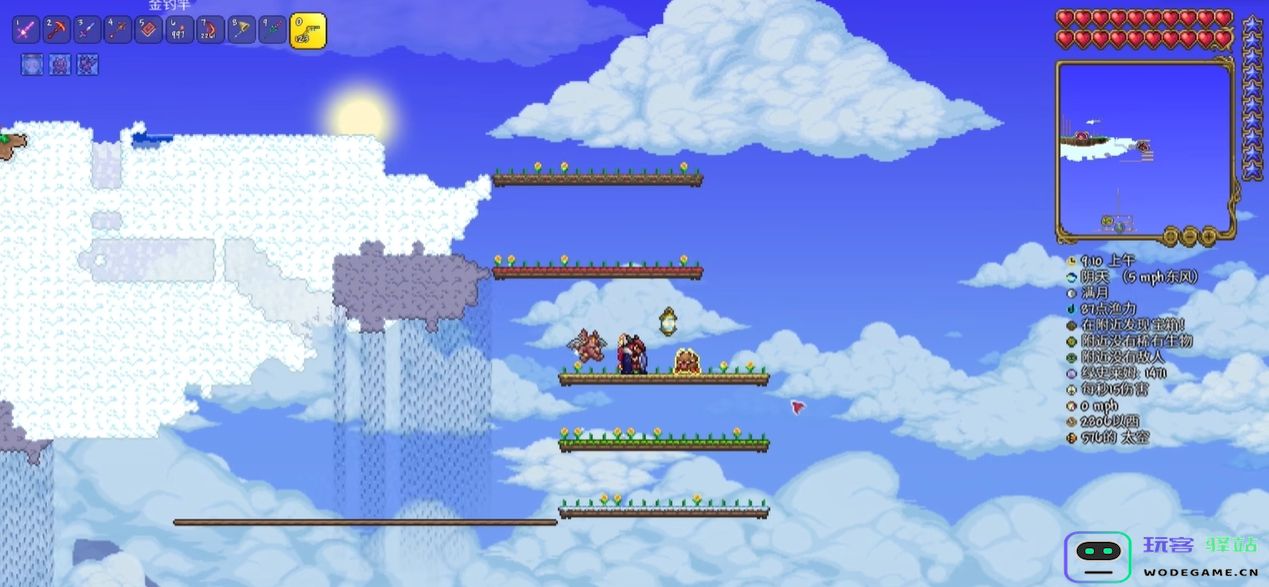The image size is (1269, 587).
Task: Select the pink sword in hotbar slot 1
Action: 25,30
